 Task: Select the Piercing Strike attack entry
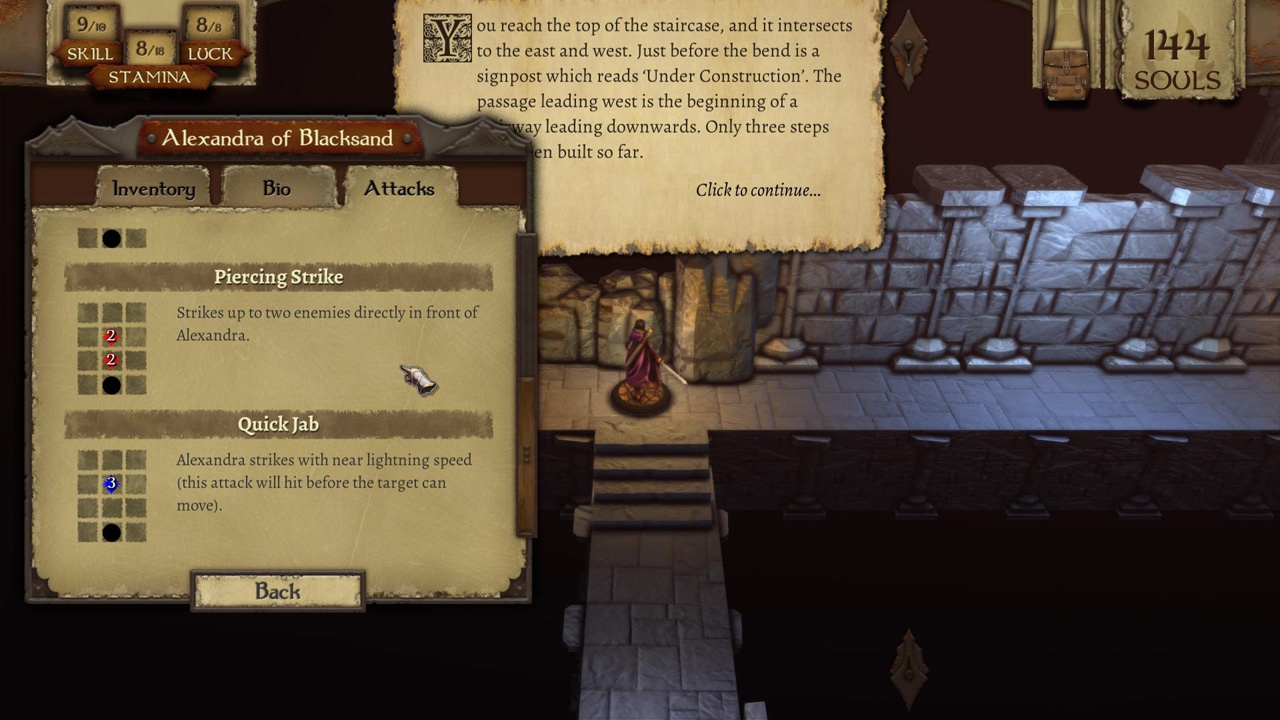click(278, 277)
